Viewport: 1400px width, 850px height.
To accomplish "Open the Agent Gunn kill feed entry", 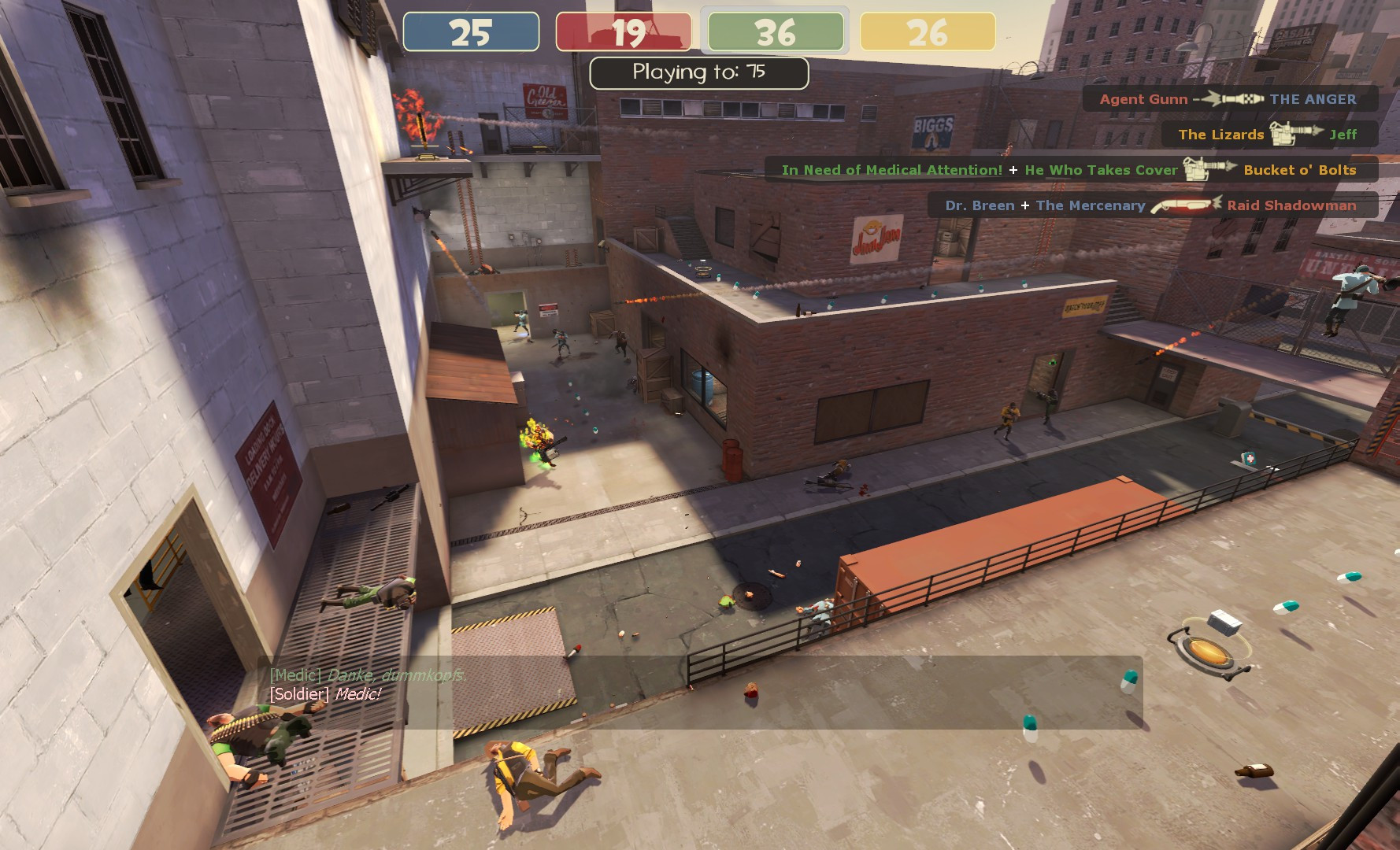I will (1143, 98).
